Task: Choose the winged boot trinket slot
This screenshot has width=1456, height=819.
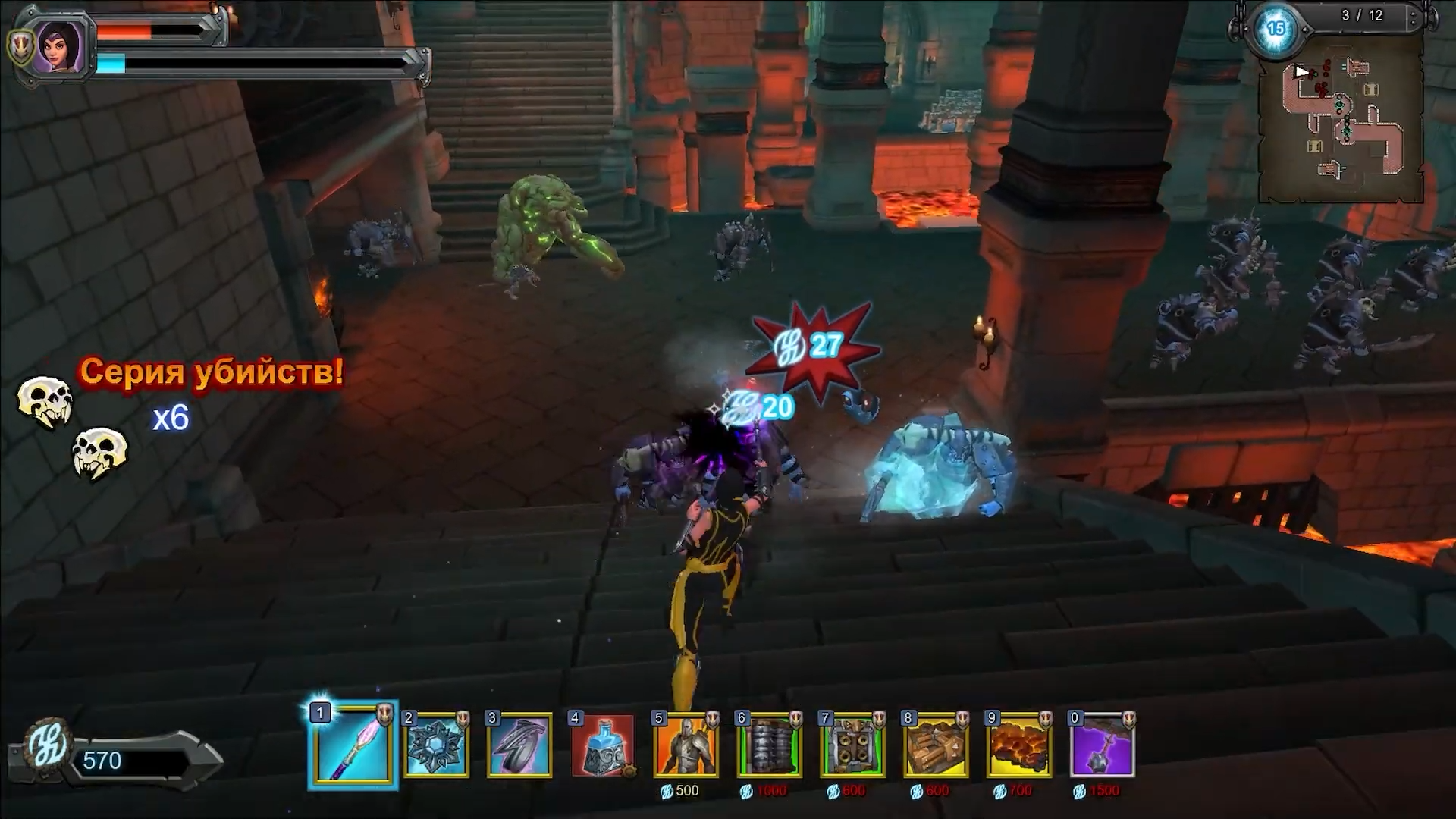Action: (519, 745)
